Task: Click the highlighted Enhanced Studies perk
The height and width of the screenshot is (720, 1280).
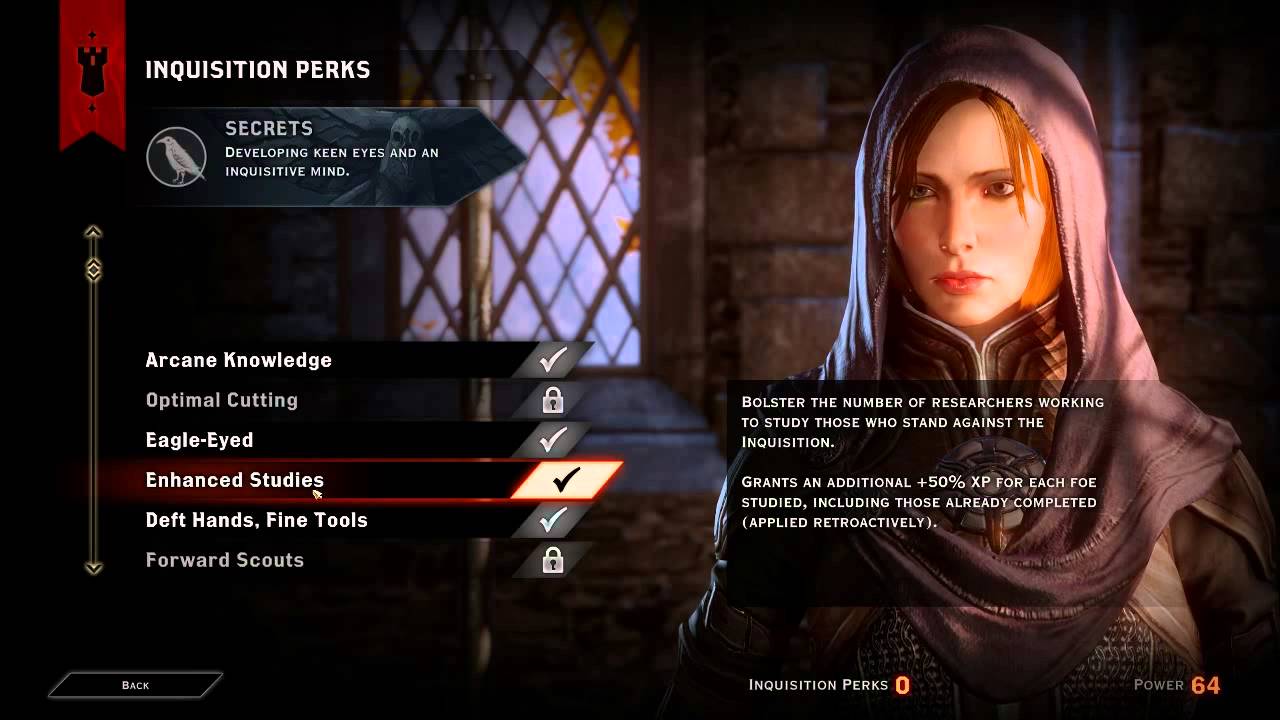Action: tap(235, 480)
